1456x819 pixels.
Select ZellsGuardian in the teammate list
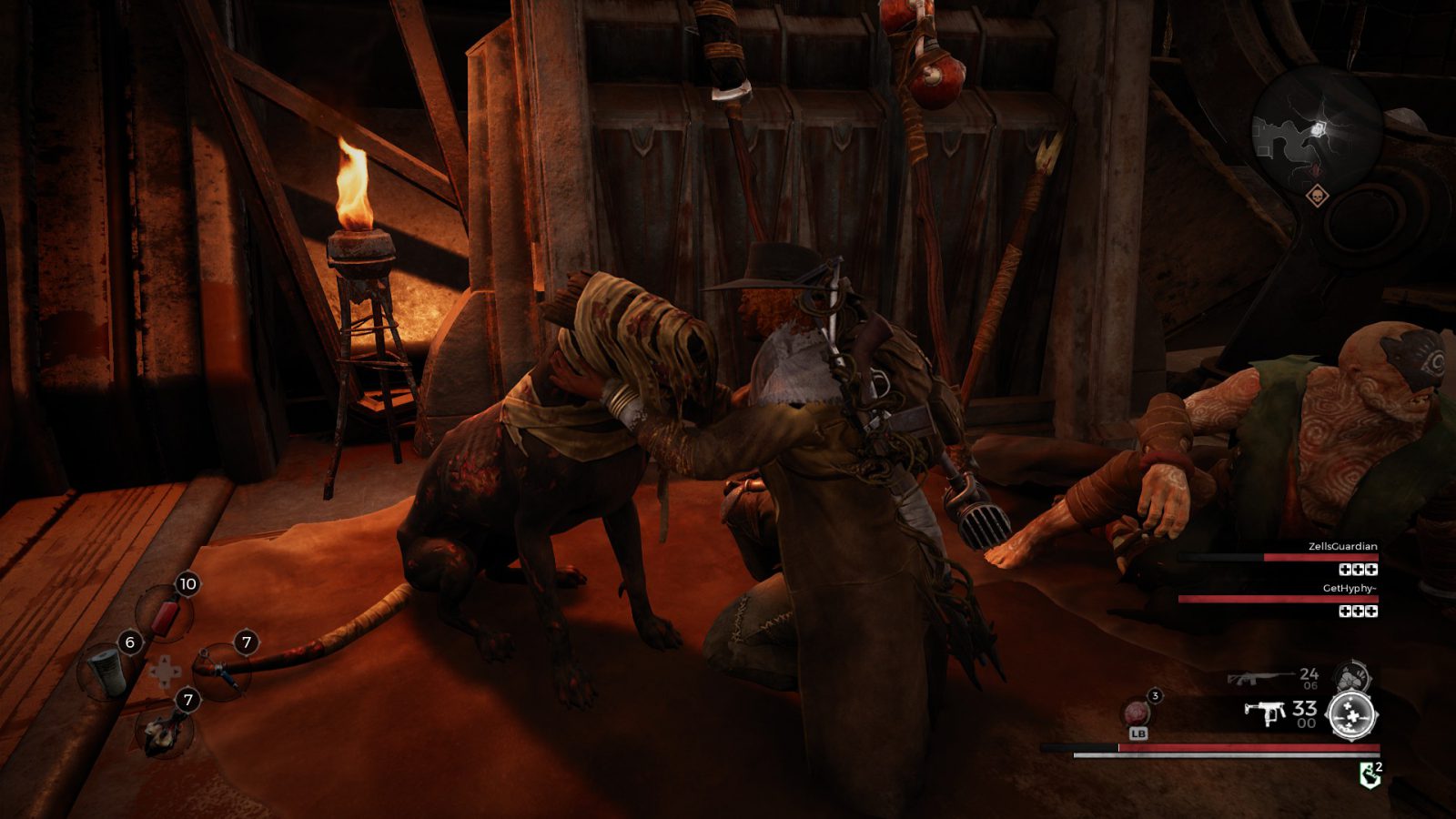tap(1342, 547)
